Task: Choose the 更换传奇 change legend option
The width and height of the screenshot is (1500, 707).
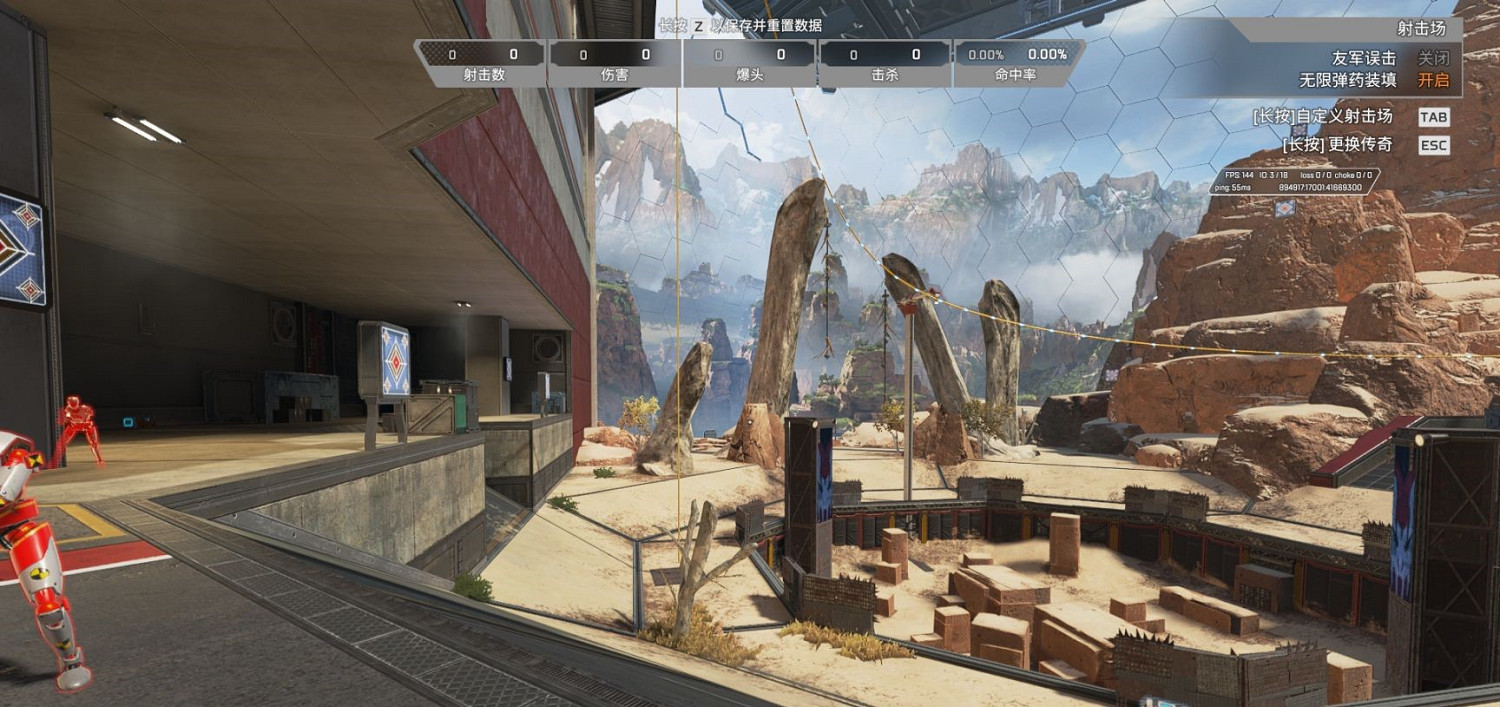Action: [1432, 145]
